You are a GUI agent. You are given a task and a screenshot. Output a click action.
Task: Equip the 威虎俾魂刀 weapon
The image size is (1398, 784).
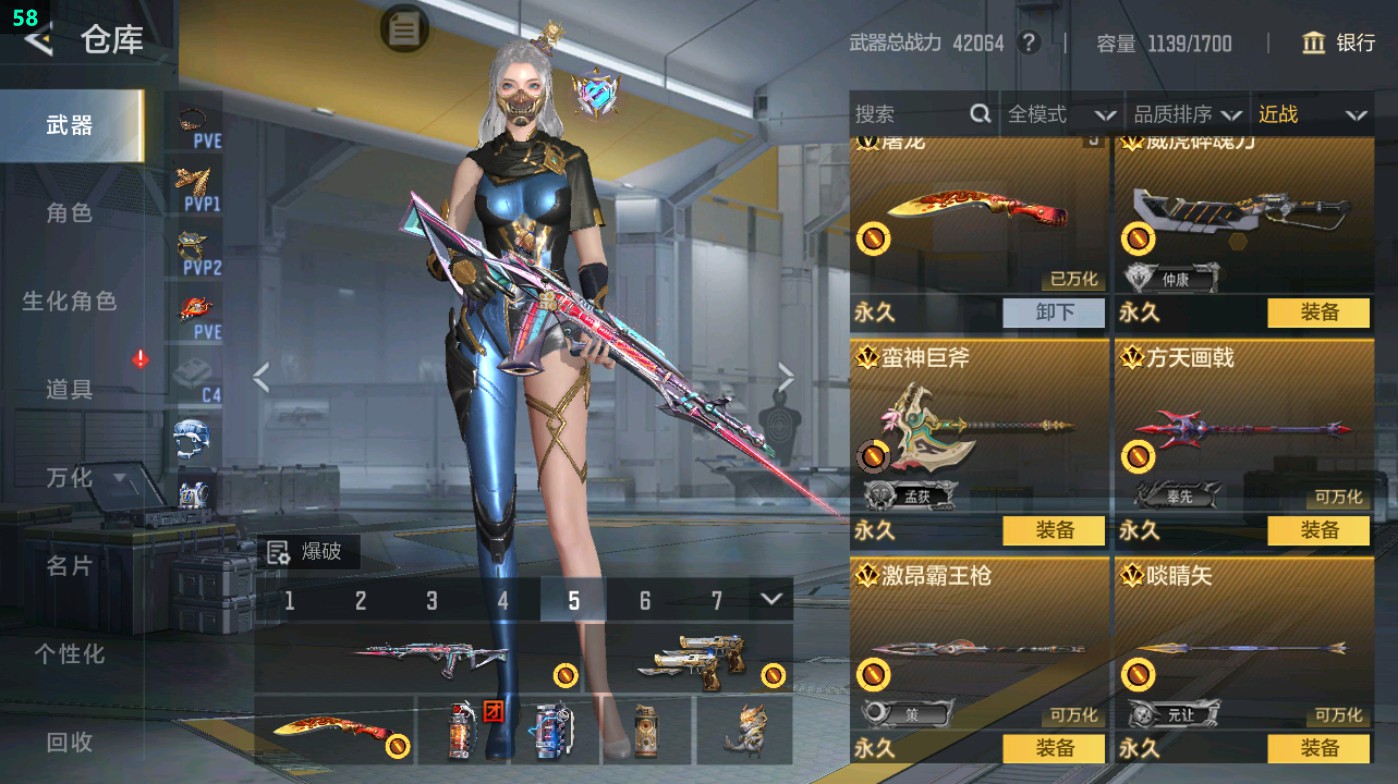(x=1318, y=313)
